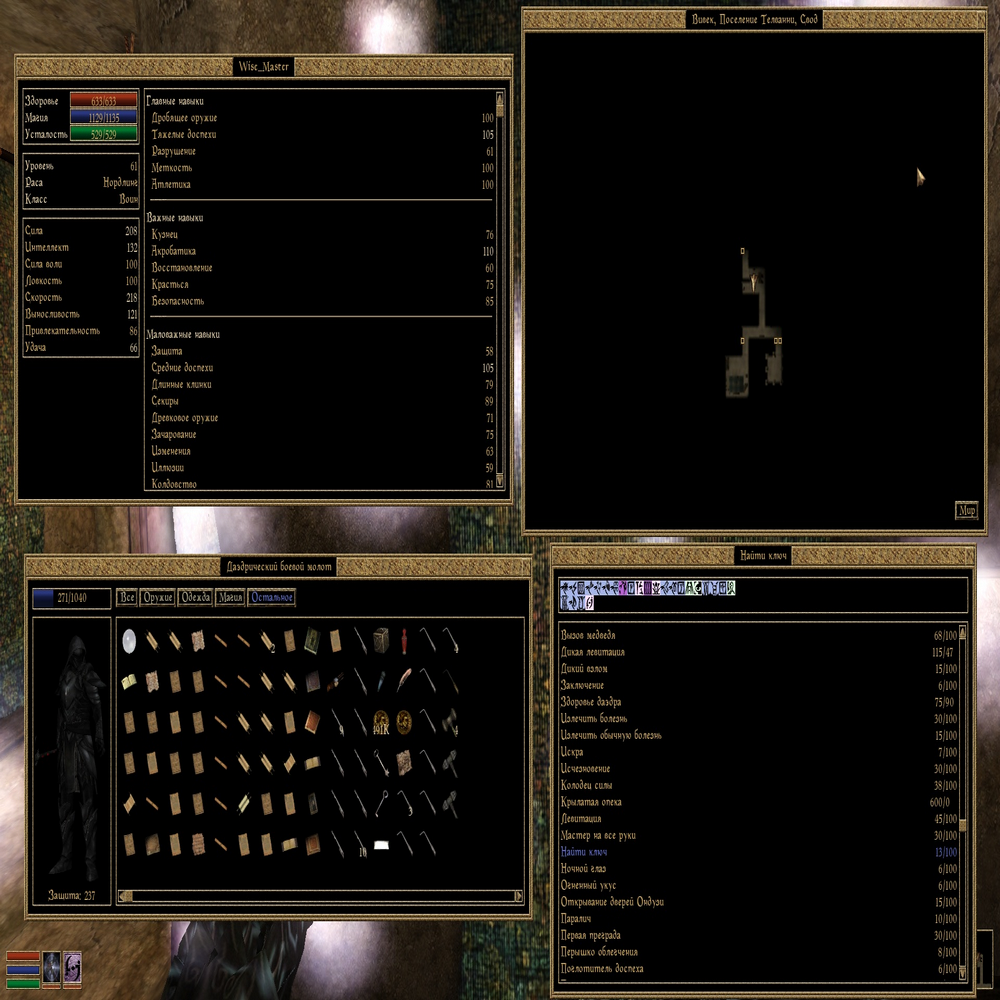The image size is (1000, 1000).
Task: Select the feather quill item in inventory
Action: [403, 681]
